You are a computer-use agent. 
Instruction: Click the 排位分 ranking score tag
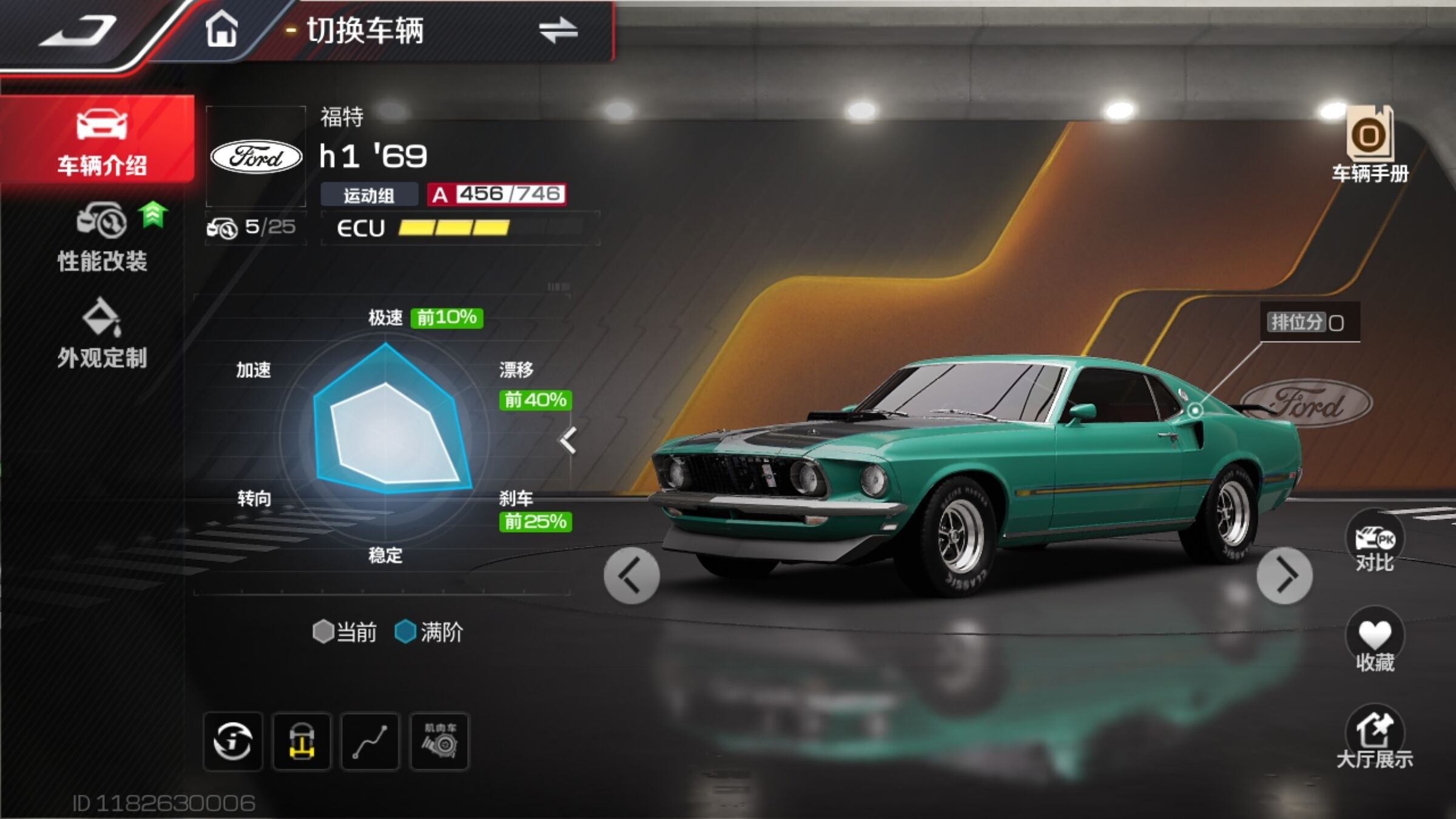pyautogui.click(x=1309, y=322)
